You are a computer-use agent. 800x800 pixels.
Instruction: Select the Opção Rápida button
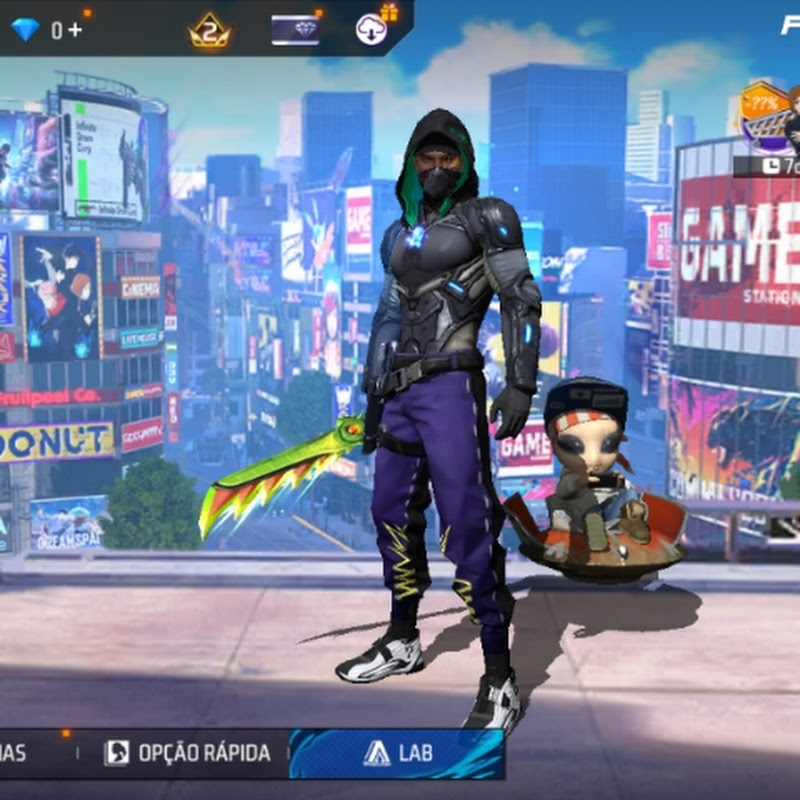click(188, 753)
